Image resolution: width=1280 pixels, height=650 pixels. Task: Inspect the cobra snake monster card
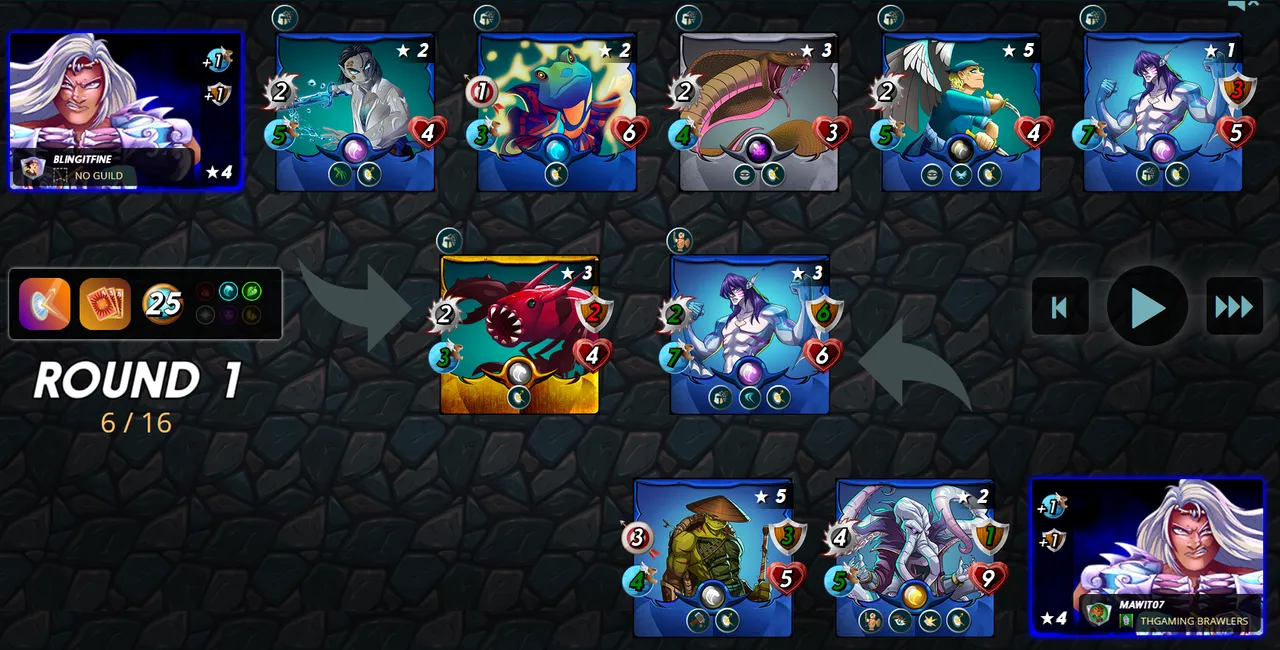click(758, 111)
